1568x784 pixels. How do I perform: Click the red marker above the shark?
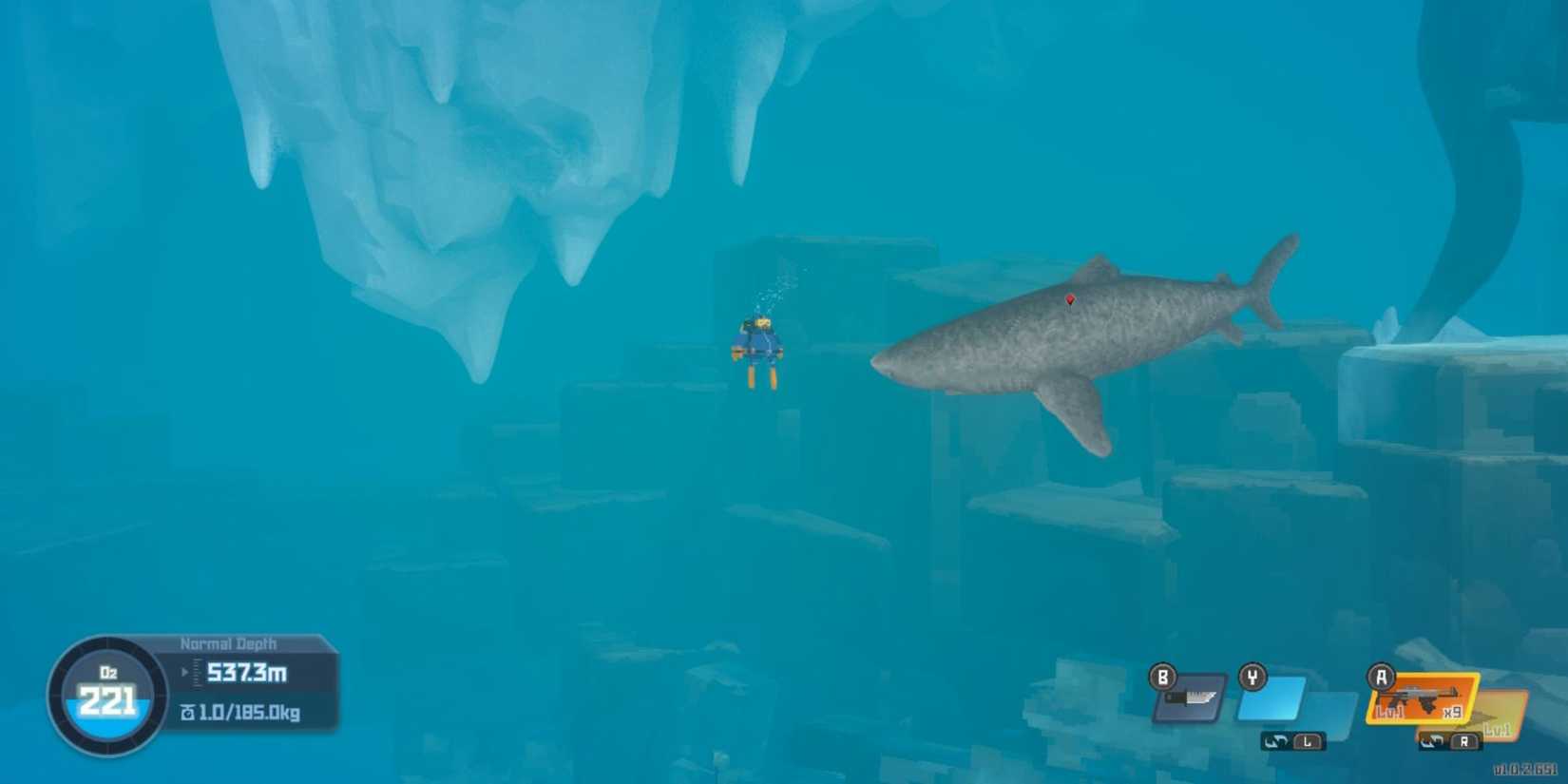point(1072,298)
